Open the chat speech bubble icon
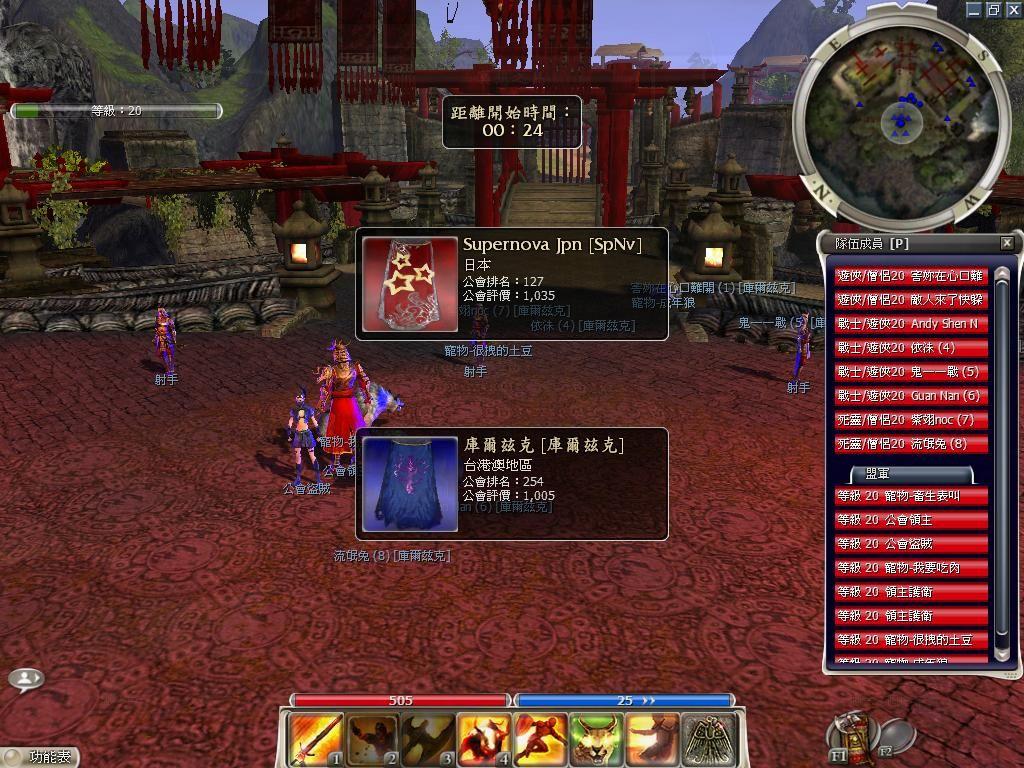 tap(26, 679)
